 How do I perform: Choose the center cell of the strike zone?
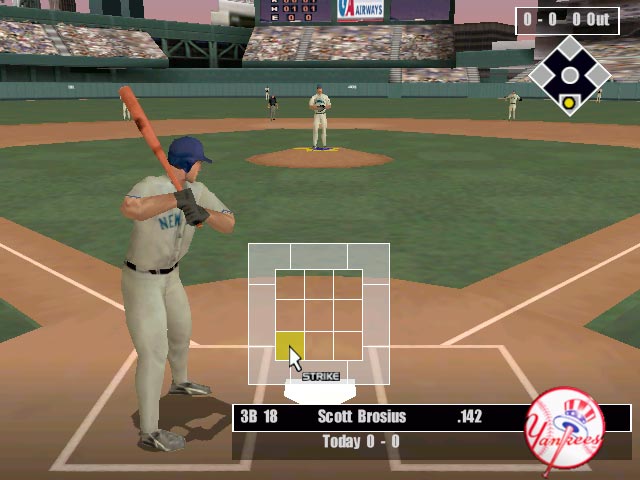click(x=319, y=315)
